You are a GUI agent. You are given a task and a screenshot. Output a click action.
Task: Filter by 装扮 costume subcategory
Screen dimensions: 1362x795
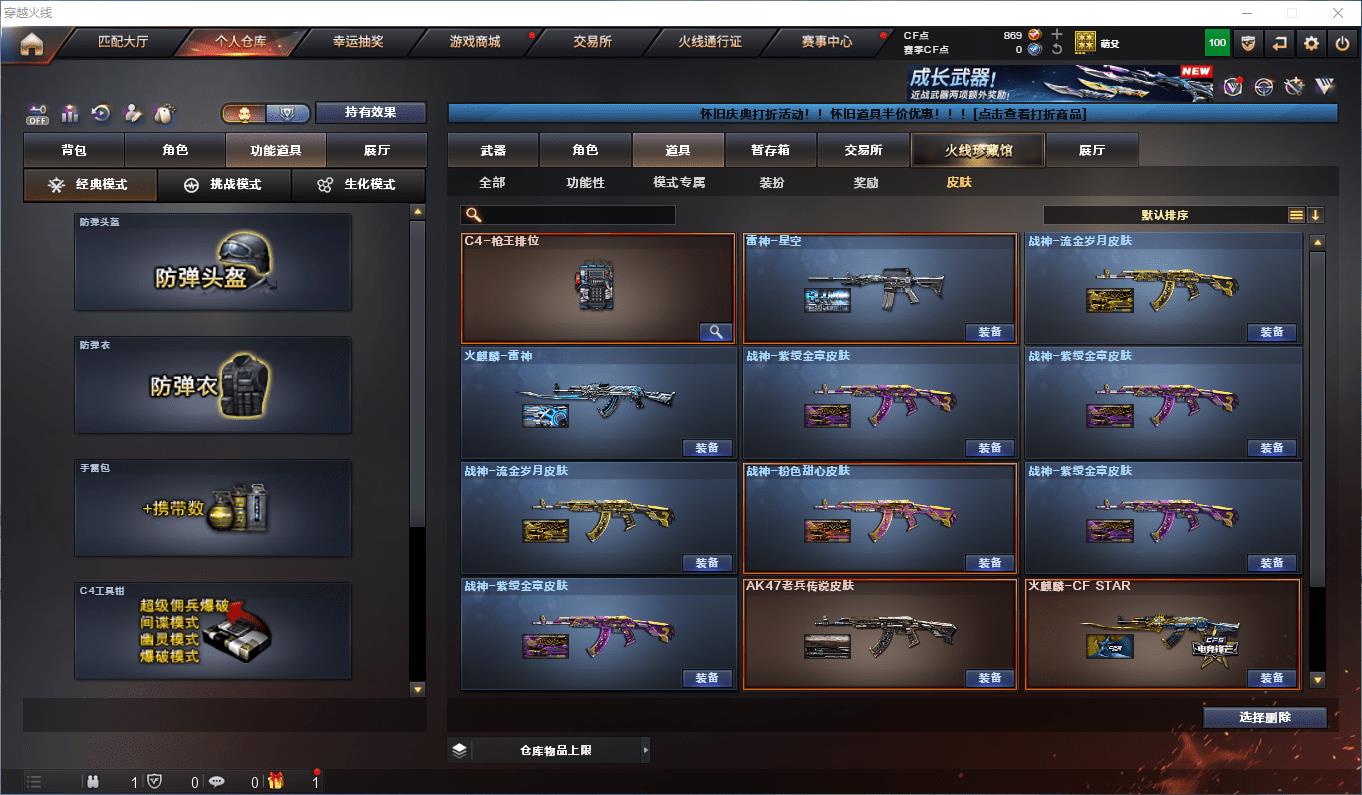click(772, 183)
